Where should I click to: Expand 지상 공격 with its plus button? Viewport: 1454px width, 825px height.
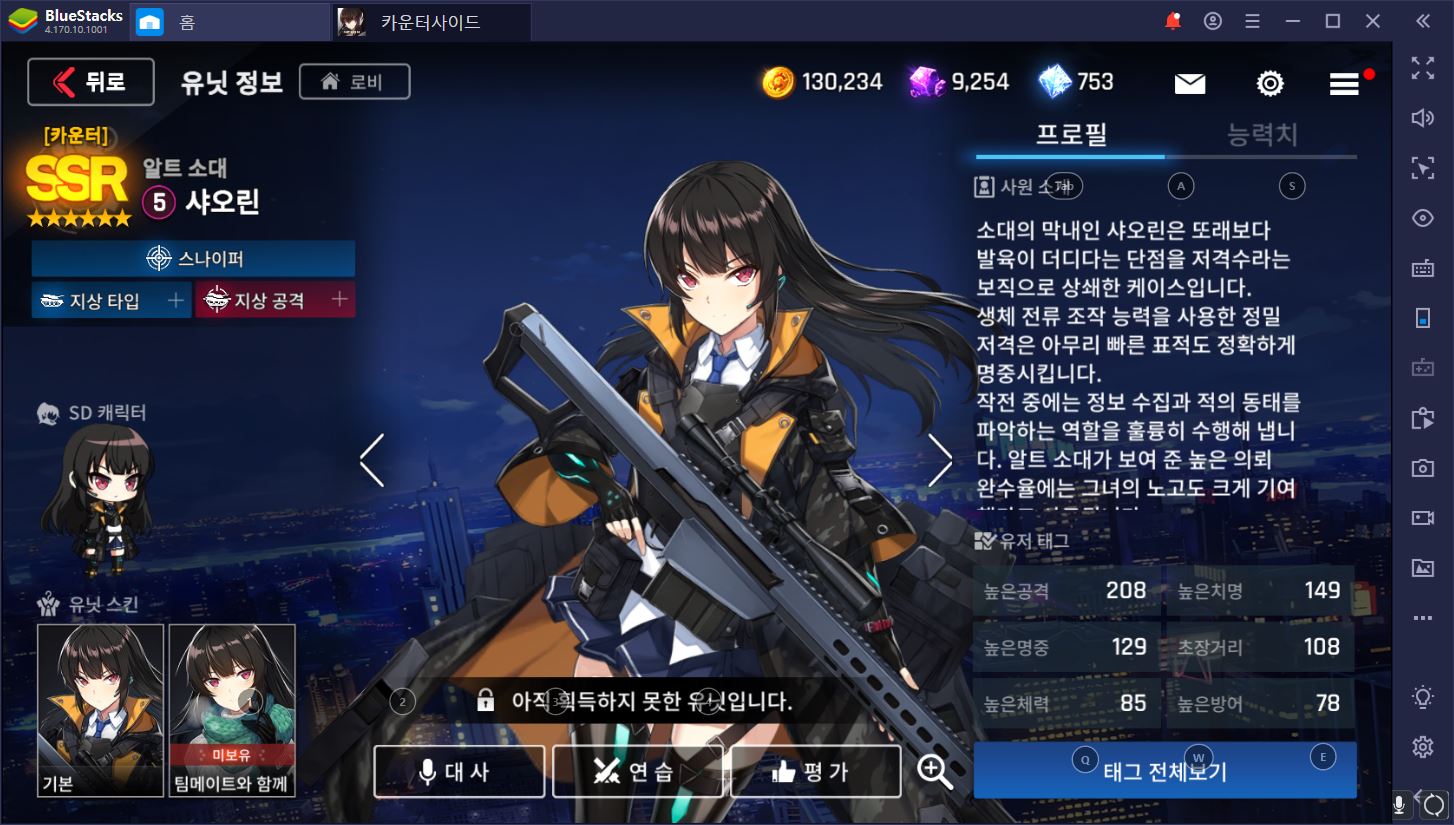tap(340, 299)
